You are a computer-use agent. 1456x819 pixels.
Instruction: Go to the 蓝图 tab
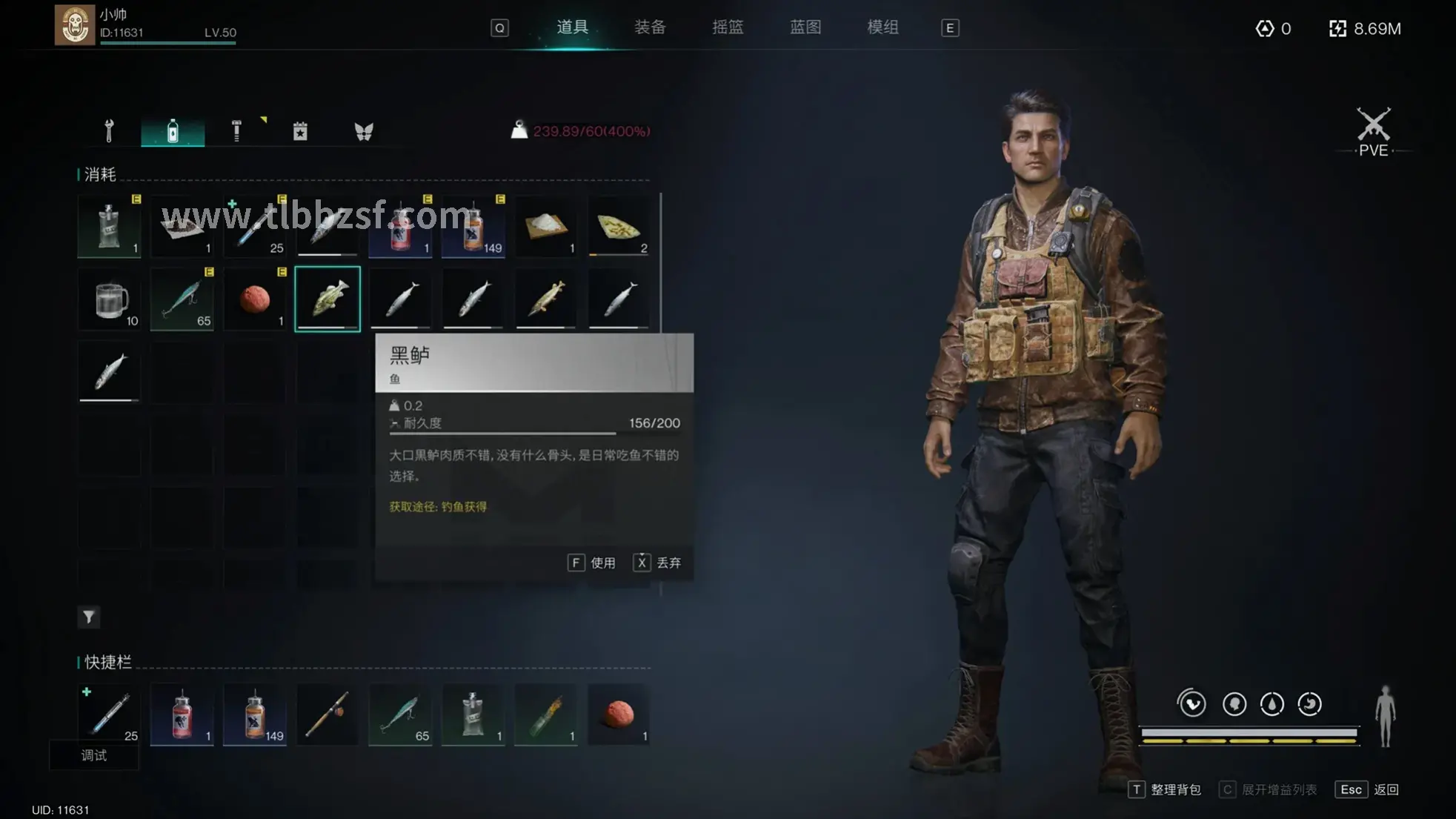(805, 27)
